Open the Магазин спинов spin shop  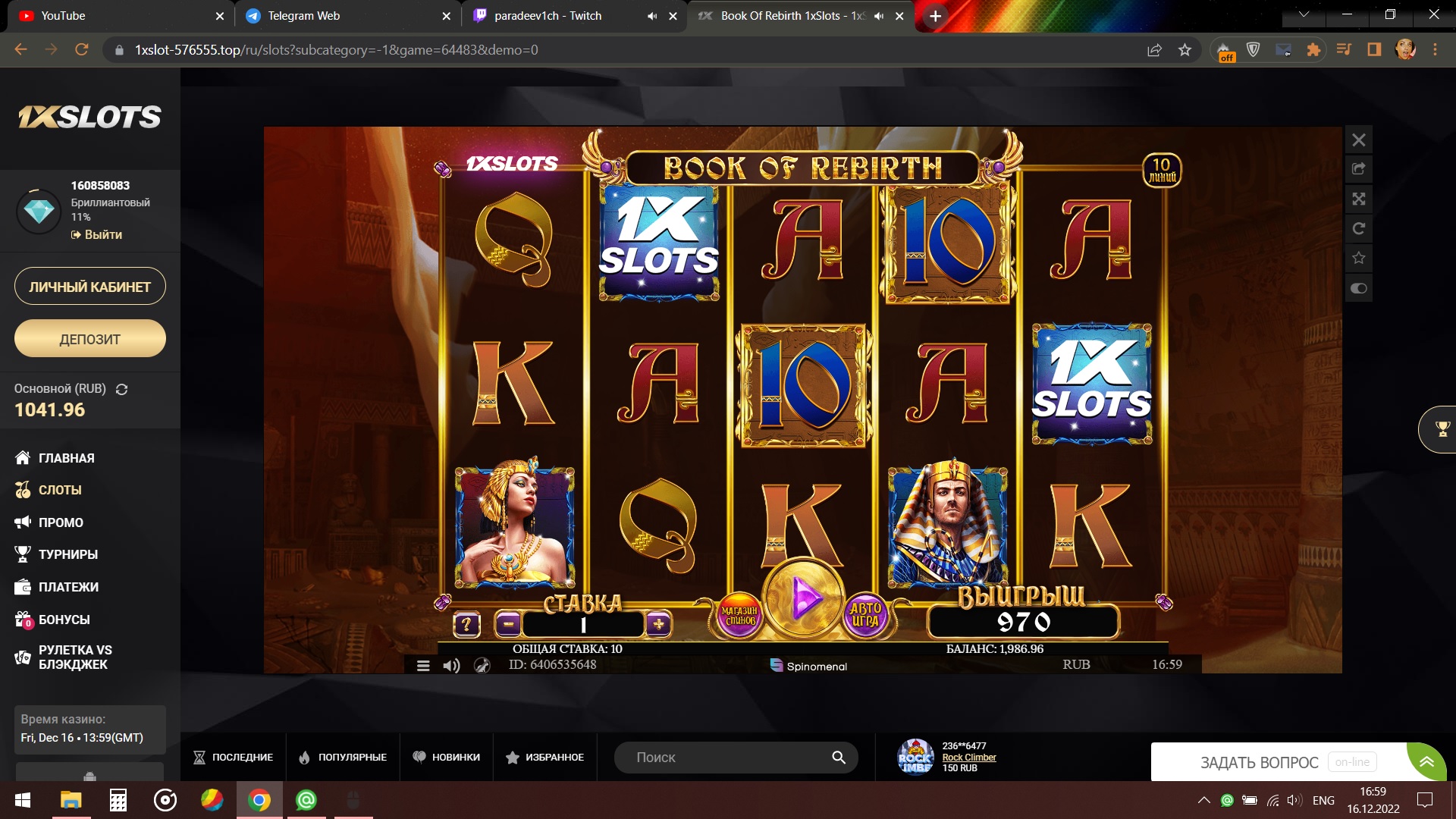(739, 616)
